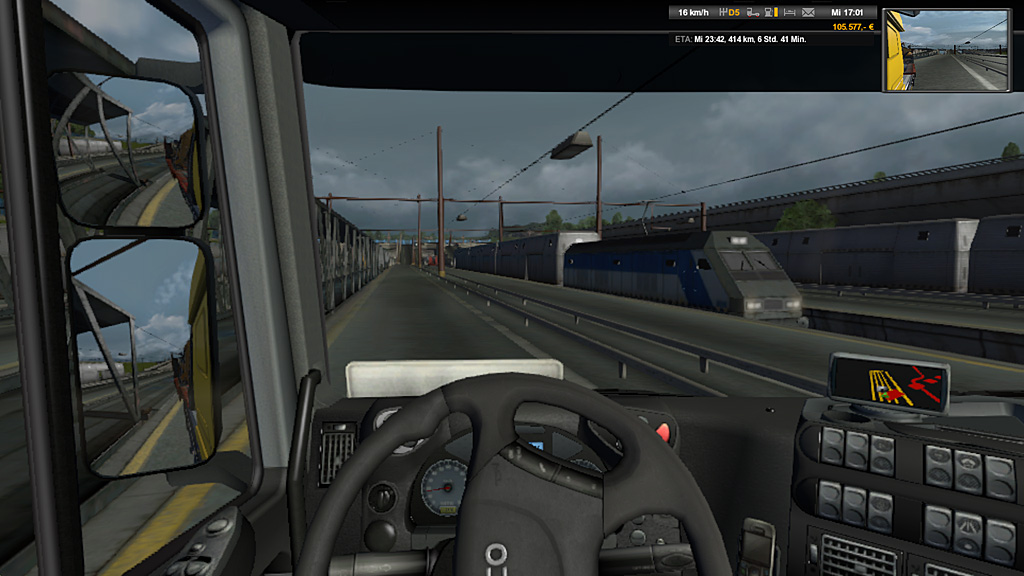
Task: Select the bed rest indicator icon
Action: click(789, 13)
